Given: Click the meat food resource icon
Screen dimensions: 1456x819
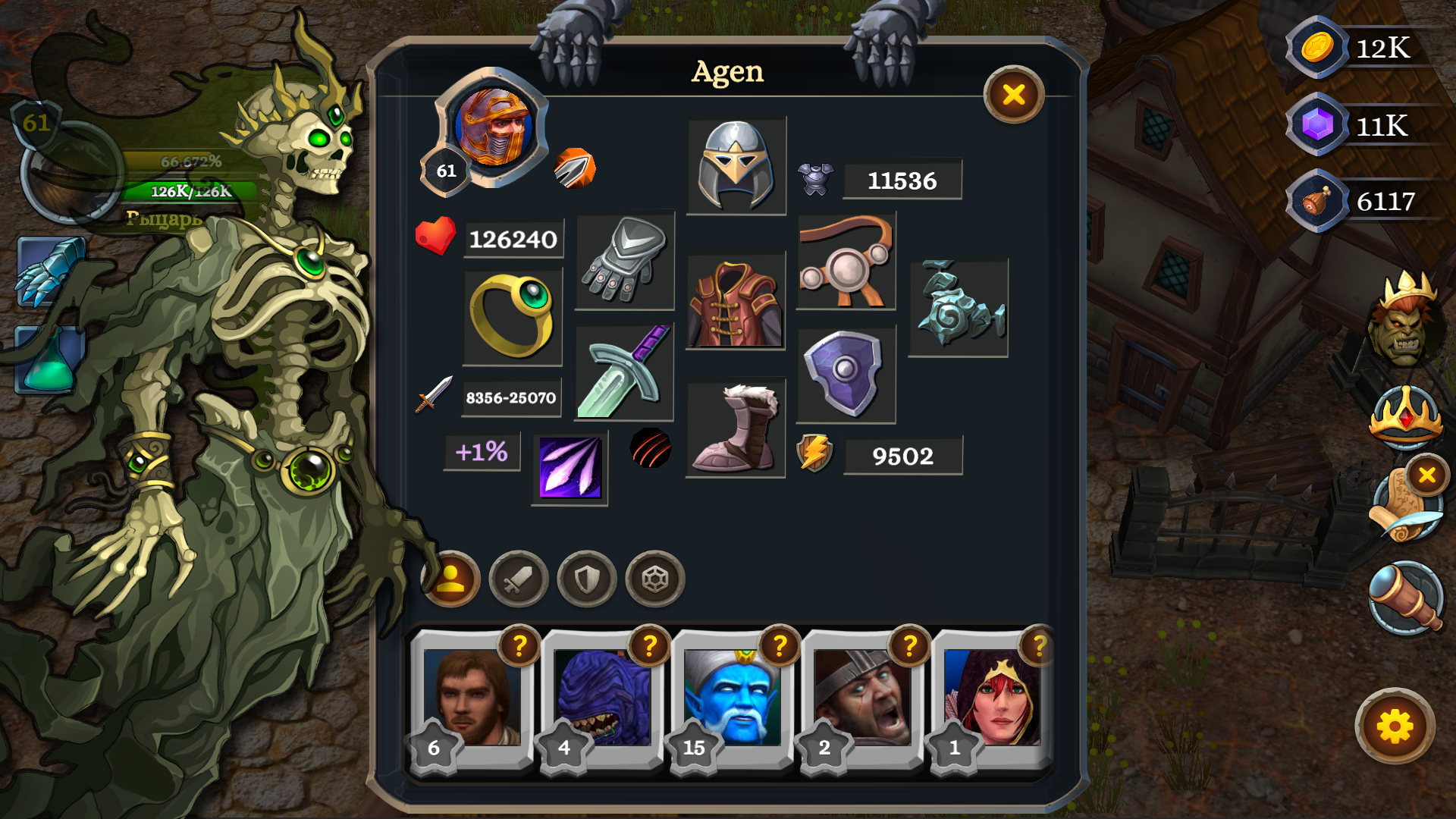Looking at the screenshot, I should pyautogui.click(x=1317, y=200).
